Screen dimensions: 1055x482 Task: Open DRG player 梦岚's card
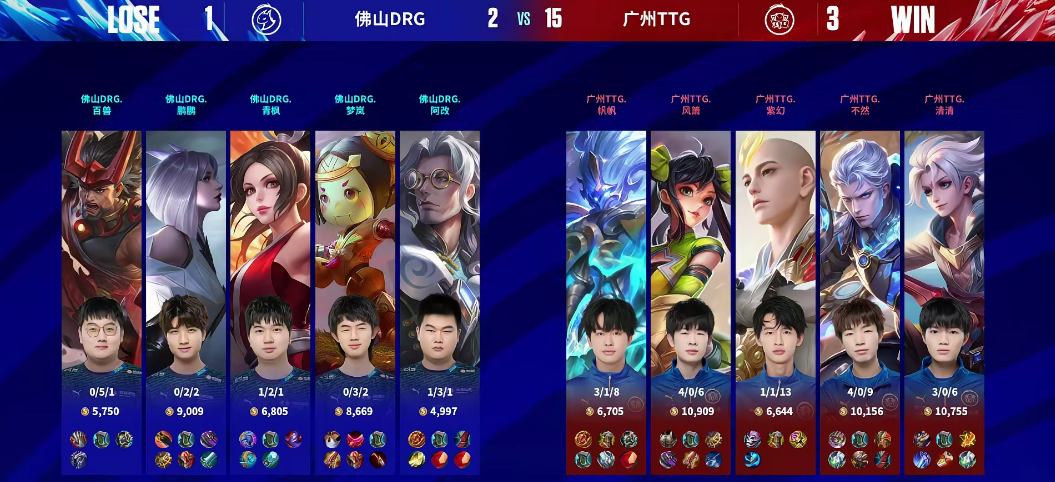click(355, 300)
